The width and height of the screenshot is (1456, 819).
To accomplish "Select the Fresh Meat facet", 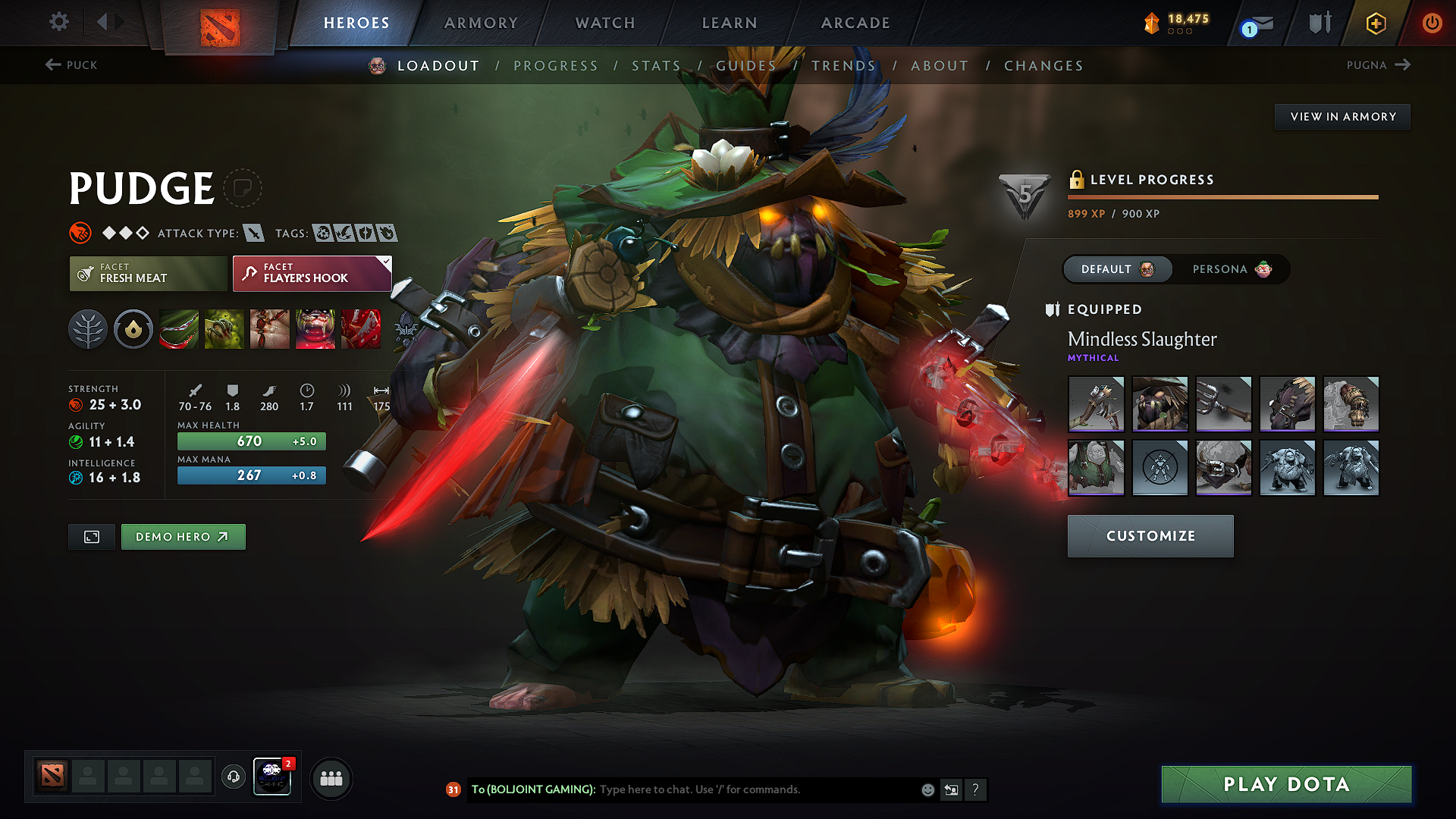I will [147, 274].
